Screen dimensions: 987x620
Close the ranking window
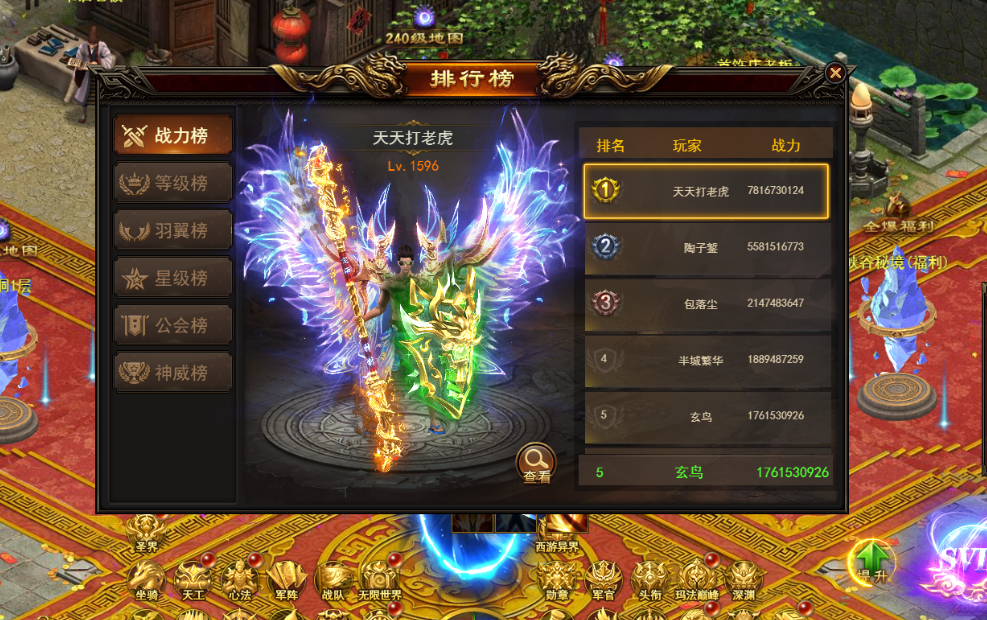[x=835, y=73]
